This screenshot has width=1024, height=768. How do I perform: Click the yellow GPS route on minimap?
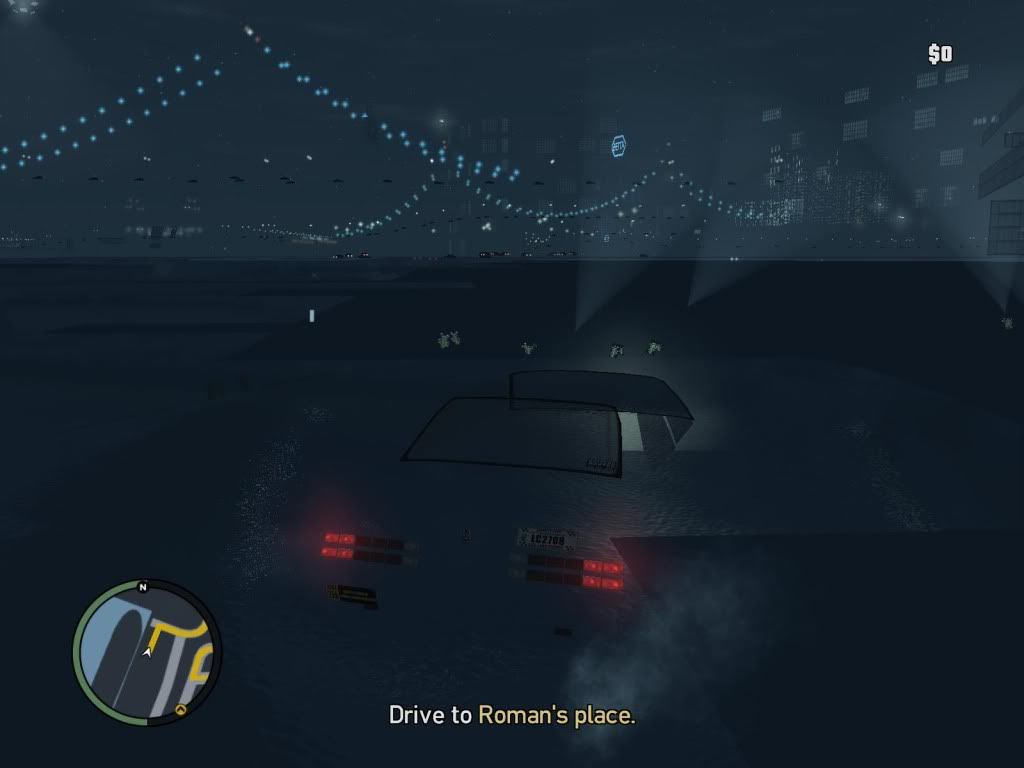(178, 632)
